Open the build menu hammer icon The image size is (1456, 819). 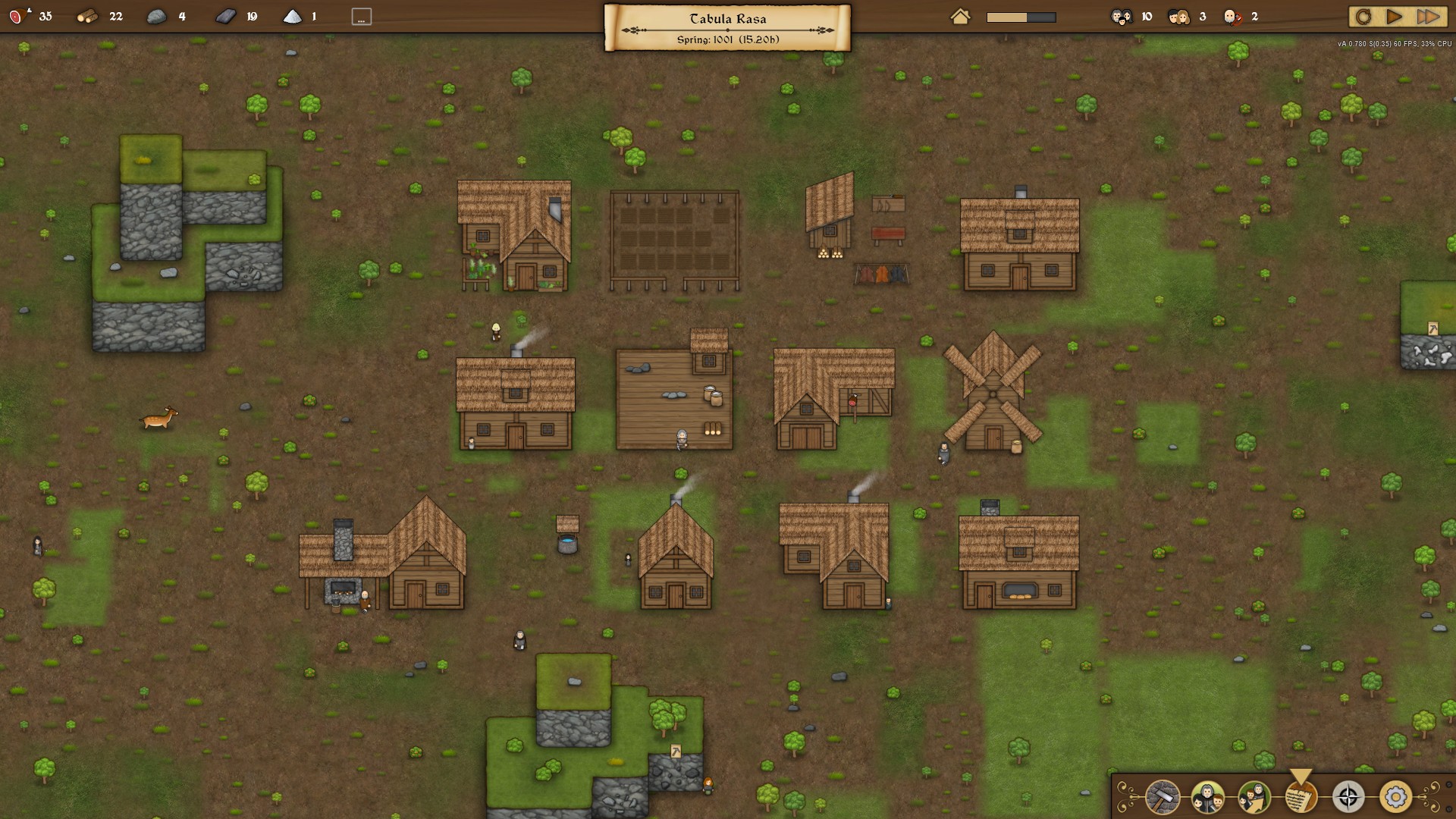click(1162, 797)
